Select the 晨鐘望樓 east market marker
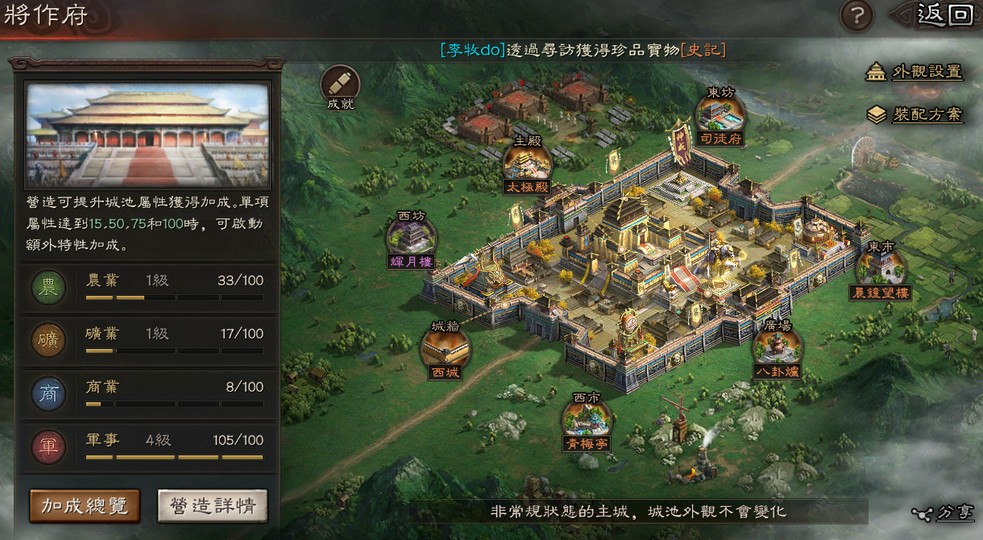 (881, 270)
